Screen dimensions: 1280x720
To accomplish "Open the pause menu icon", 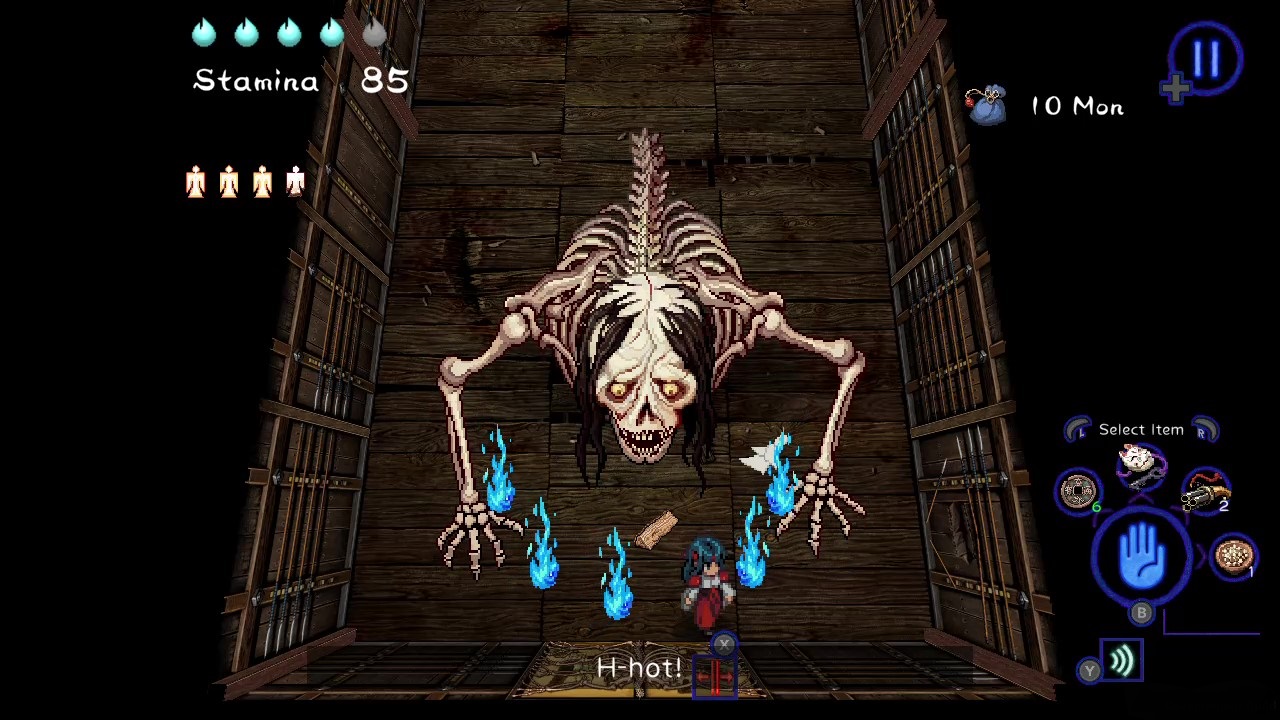I will click(x=1205, y=58).
